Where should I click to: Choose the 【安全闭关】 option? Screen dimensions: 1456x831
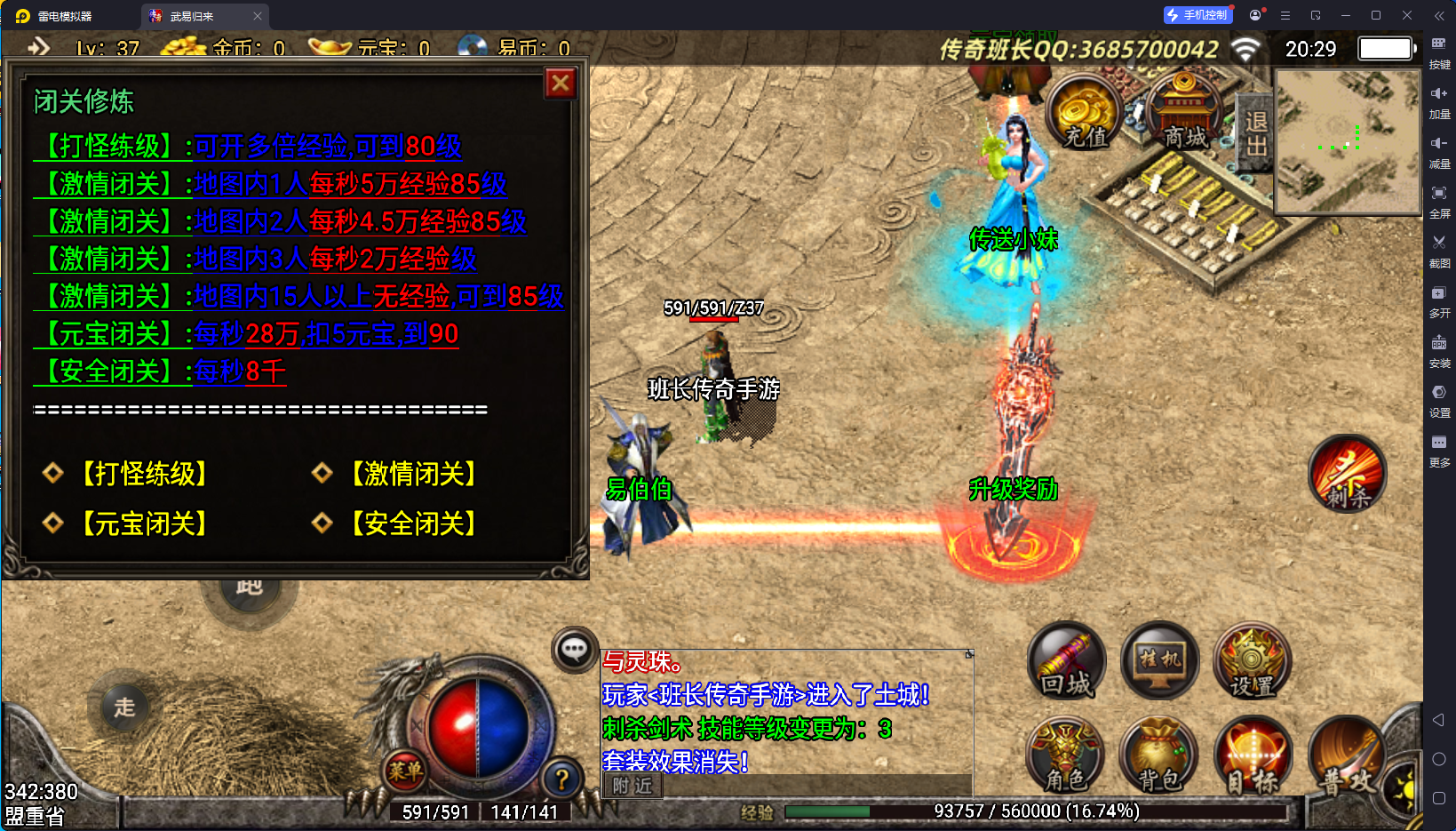coord(413,523)
